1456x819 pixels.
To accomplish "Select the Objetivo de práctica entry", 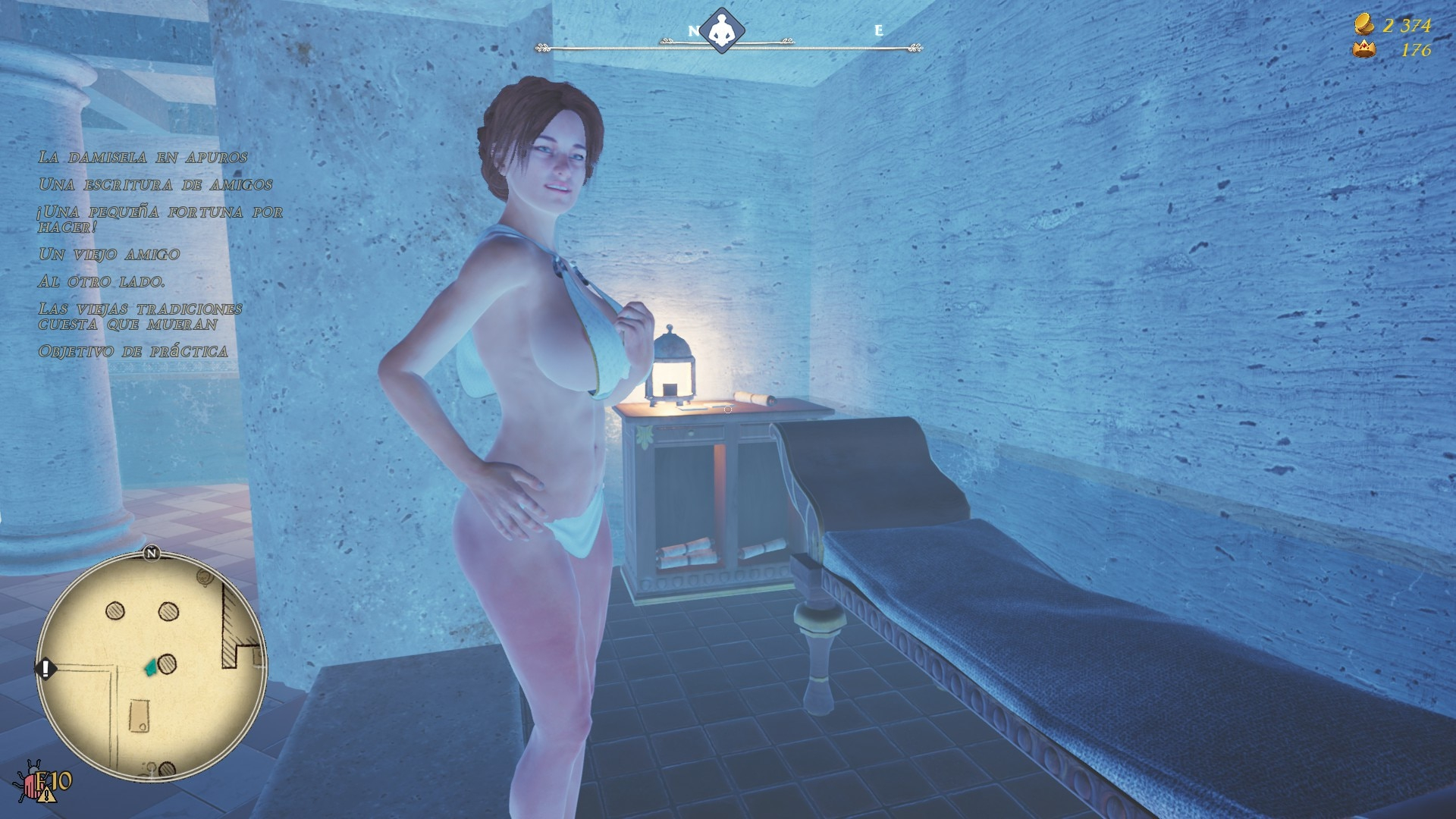I will (133, 352).
